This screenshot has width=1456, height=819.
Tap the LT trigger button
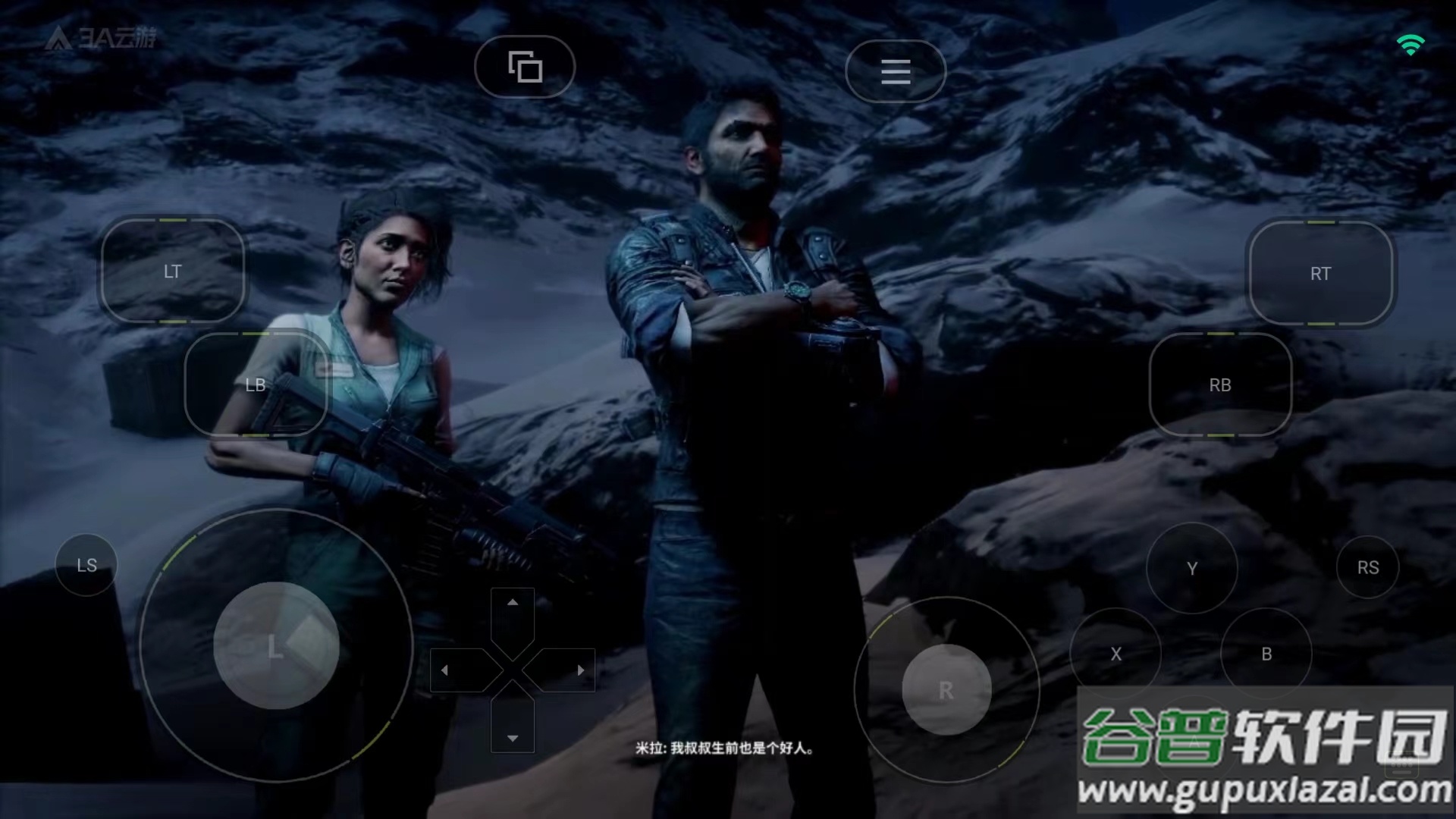point(173,271)
